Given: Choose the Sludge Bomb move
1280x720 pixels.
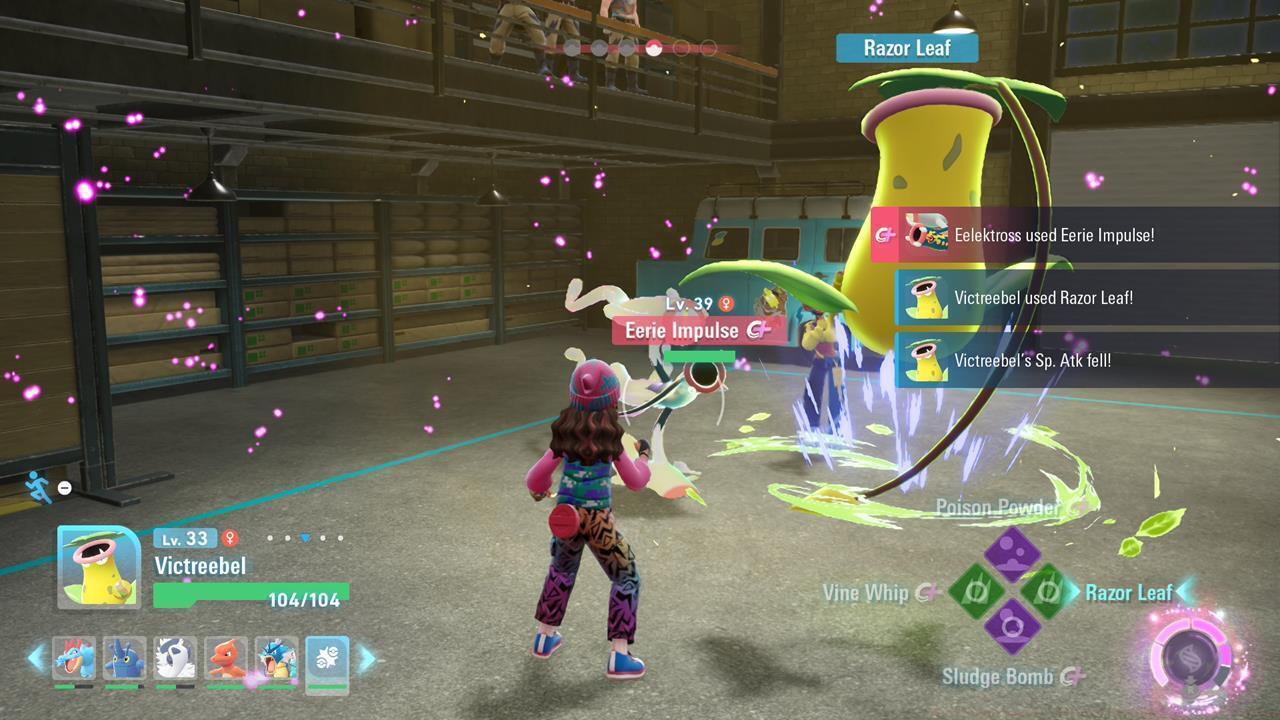Looking at the screenshot, I should pos(1011,628).
